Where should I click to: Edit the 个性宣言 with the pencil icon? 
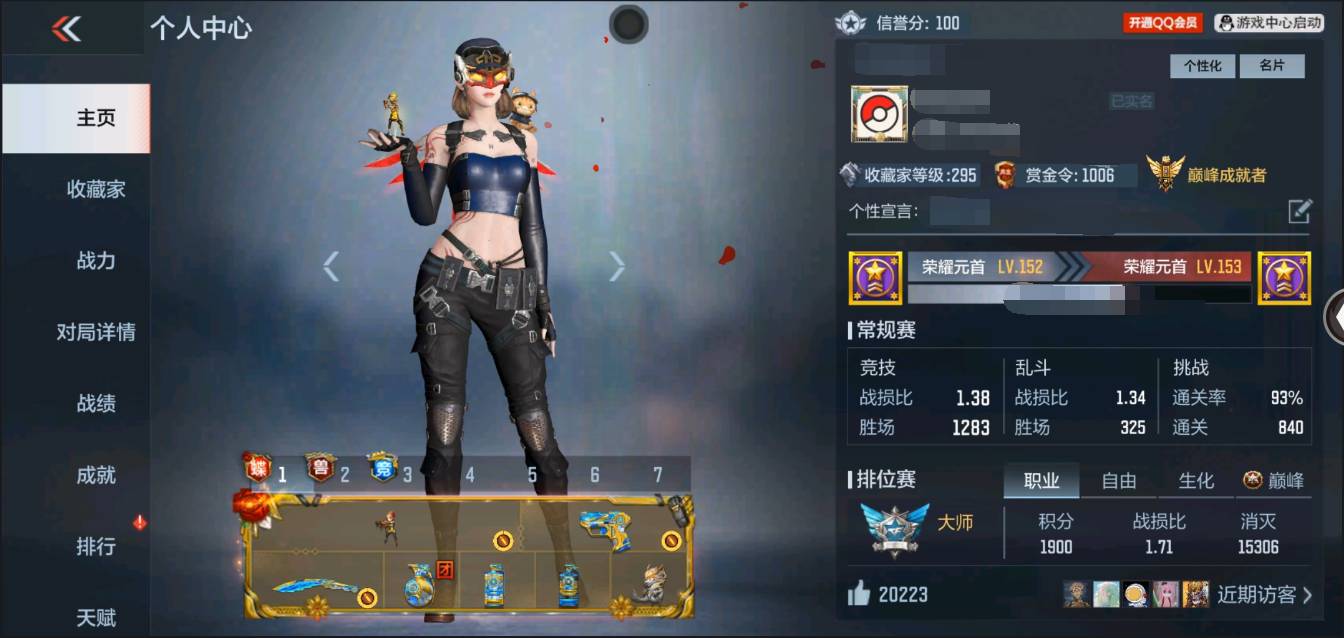tap(1299, 211)
